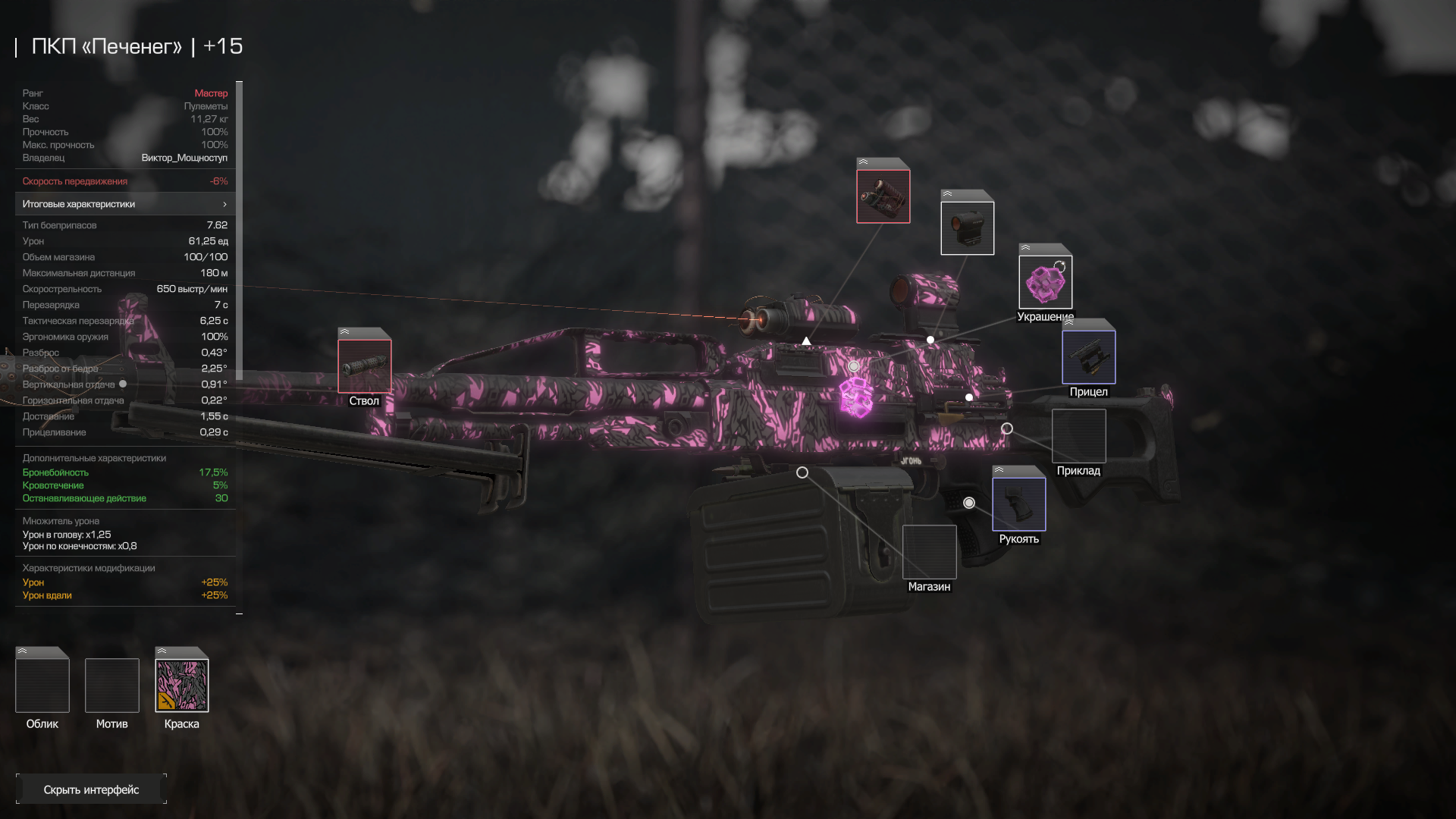1456x819 pixels.
Task: Open the empty Облик appearance slot
Action: pos(42,686)
